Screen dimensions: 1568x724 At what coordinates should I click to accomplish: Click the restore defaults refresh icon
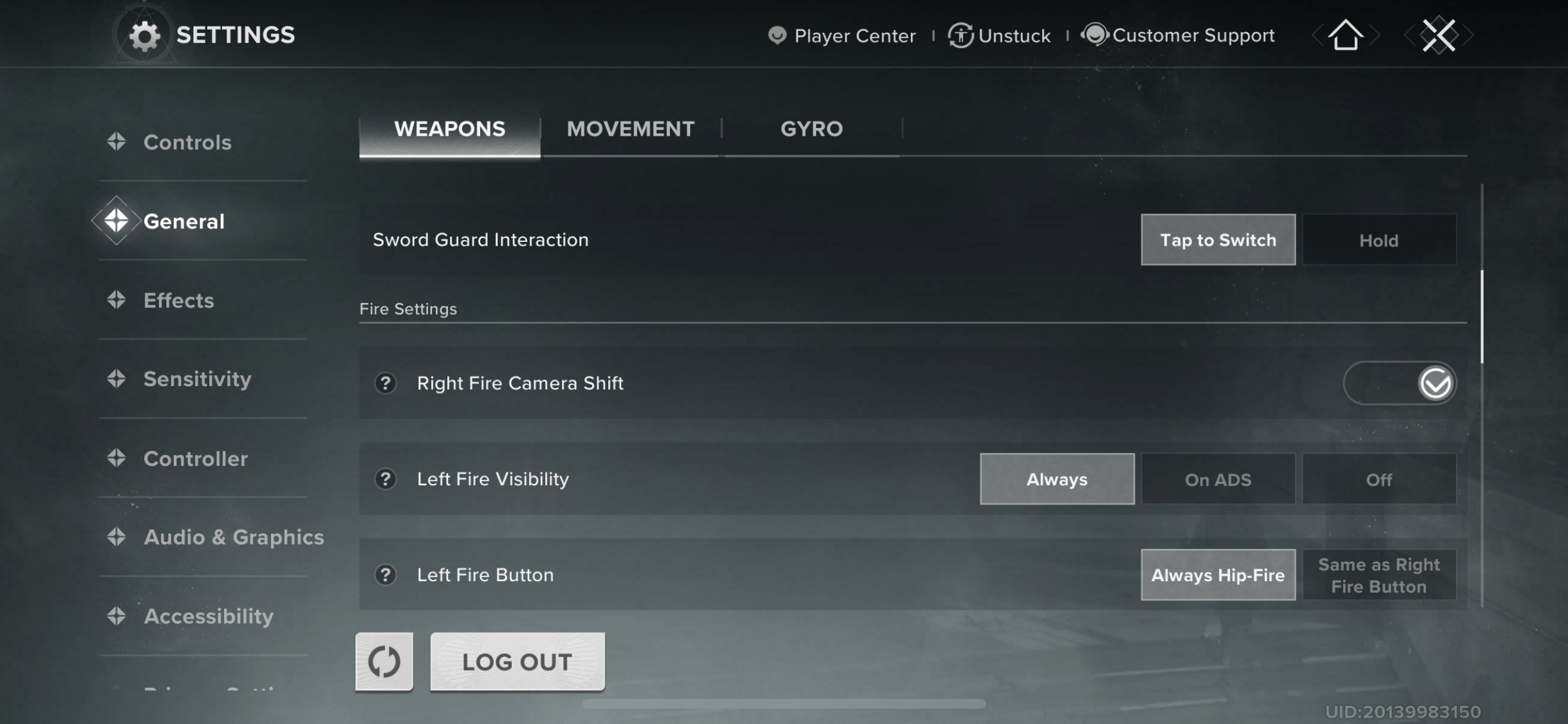pos(384,662)
